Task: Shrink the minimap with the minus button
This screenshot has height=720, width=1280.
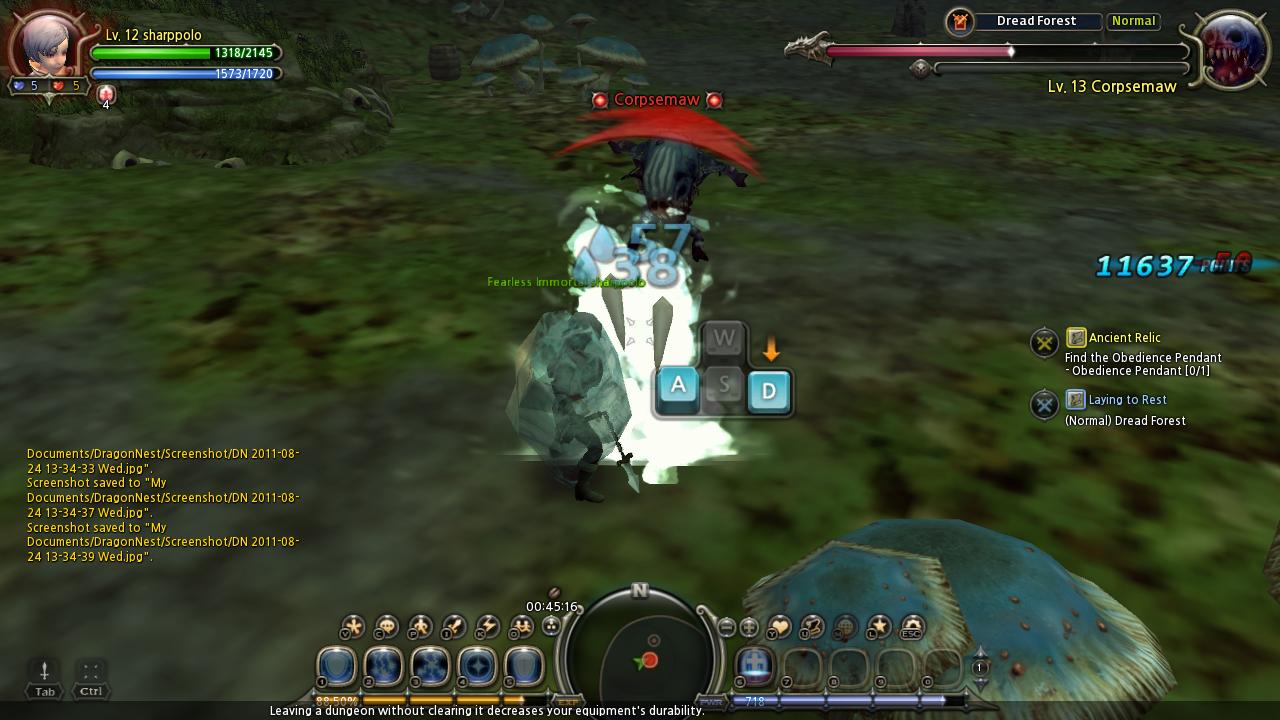Action: coord(726,628)
